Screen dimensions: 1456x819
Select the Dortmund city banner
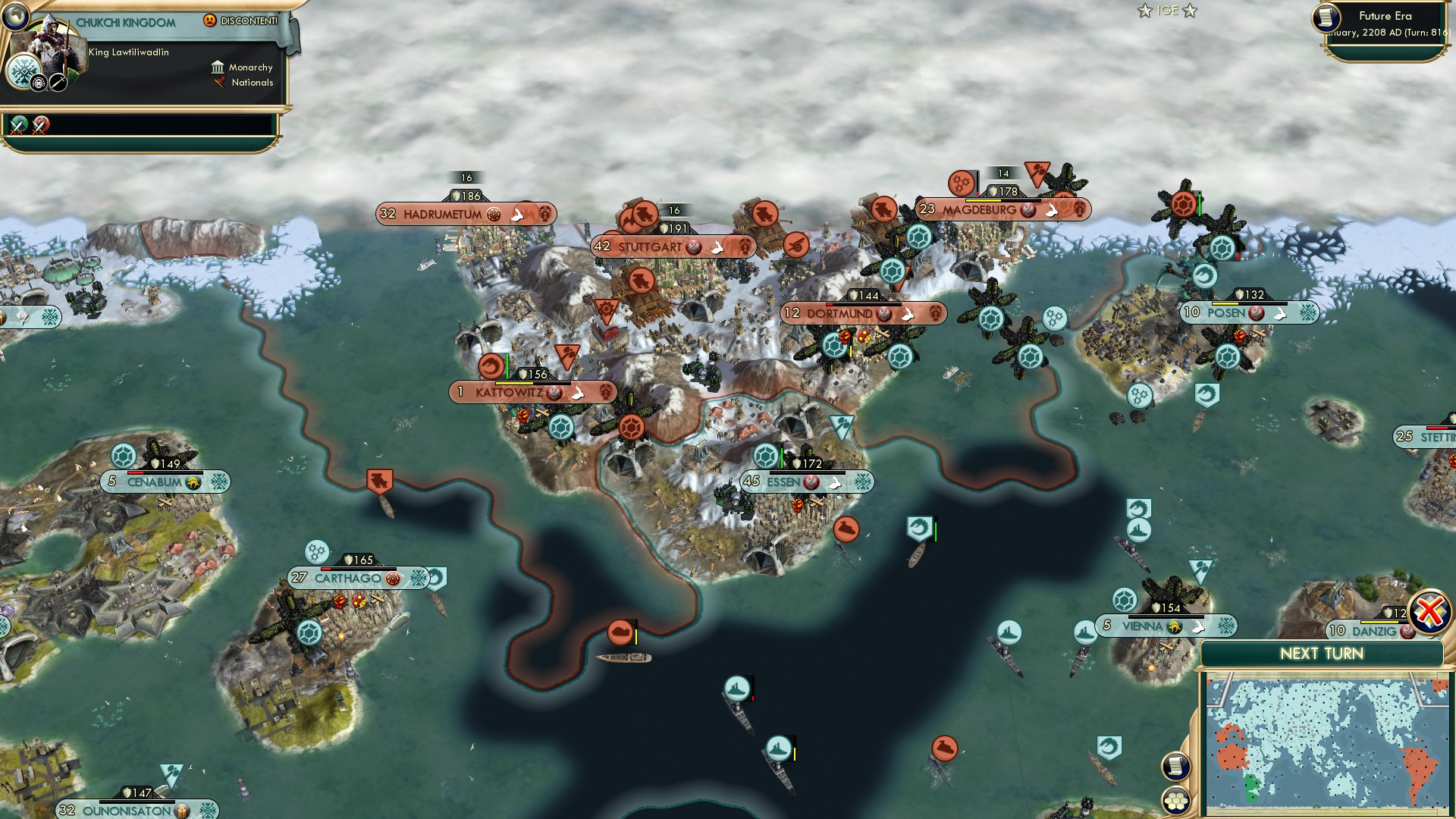(839, 313)
